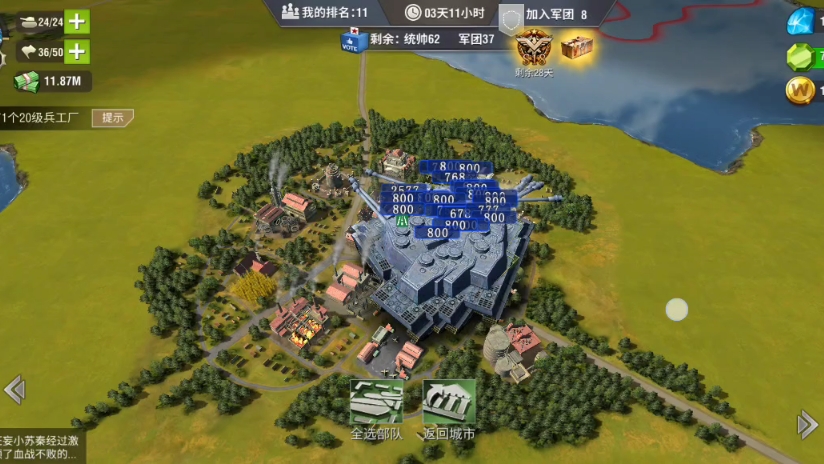Tap the 提示 hint button
Screen dimensions: 824x464
[x=113, y=118]
